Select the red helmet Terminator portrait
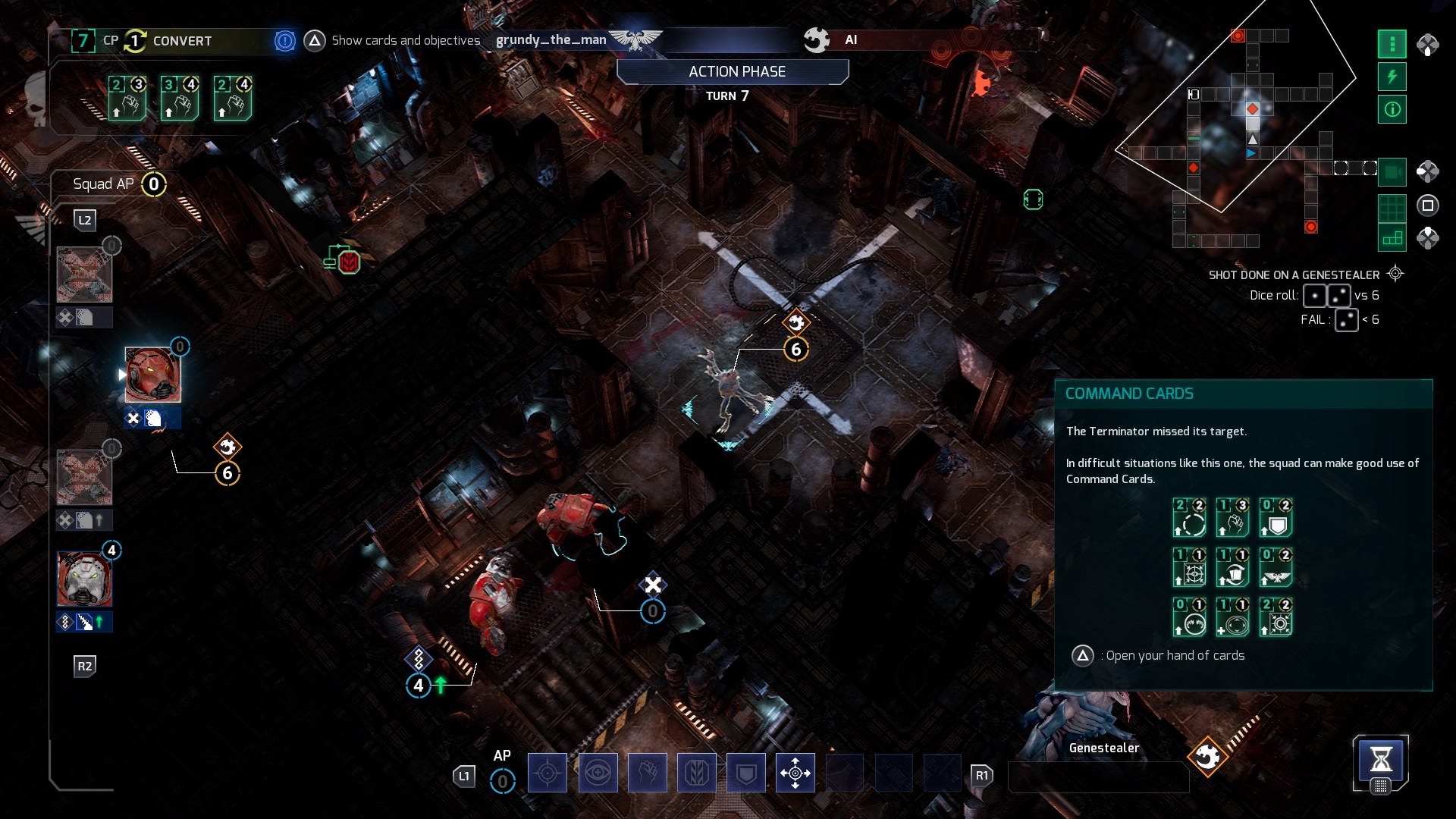 [152, 375]
